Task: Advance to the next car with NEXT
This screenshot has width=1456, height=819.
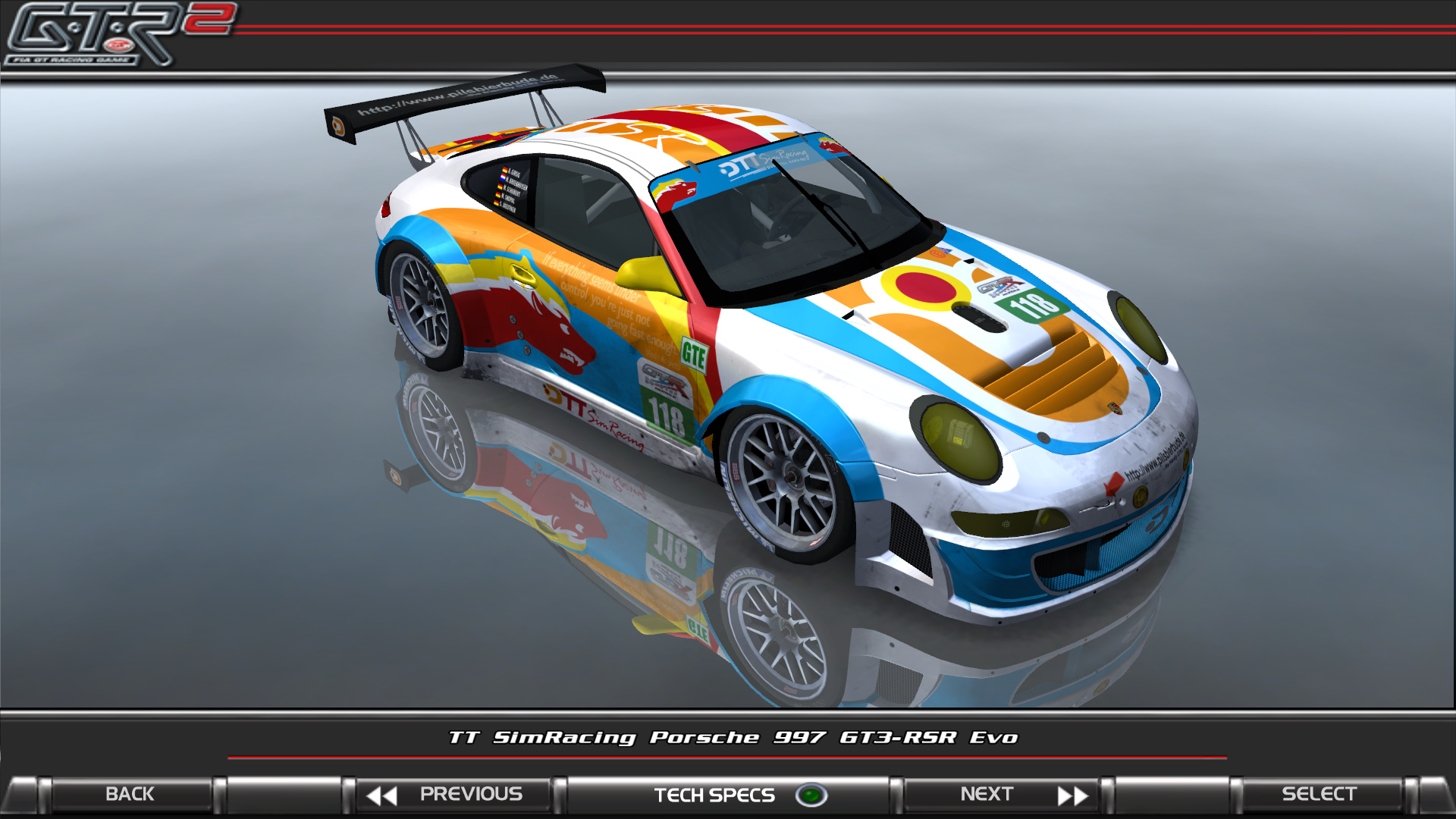Action: click(988, 794)
